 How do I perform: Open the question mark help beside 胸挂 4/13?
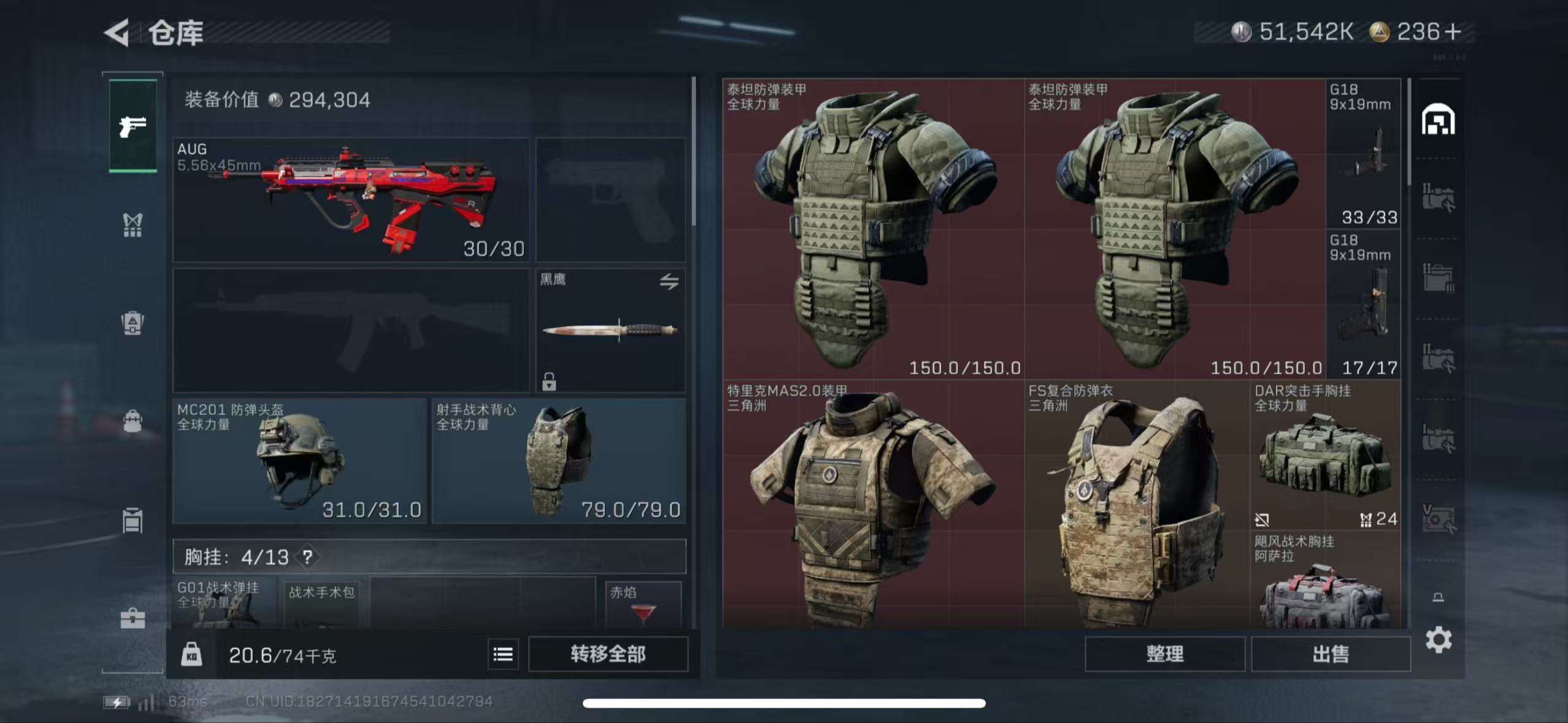pos(307,558)
